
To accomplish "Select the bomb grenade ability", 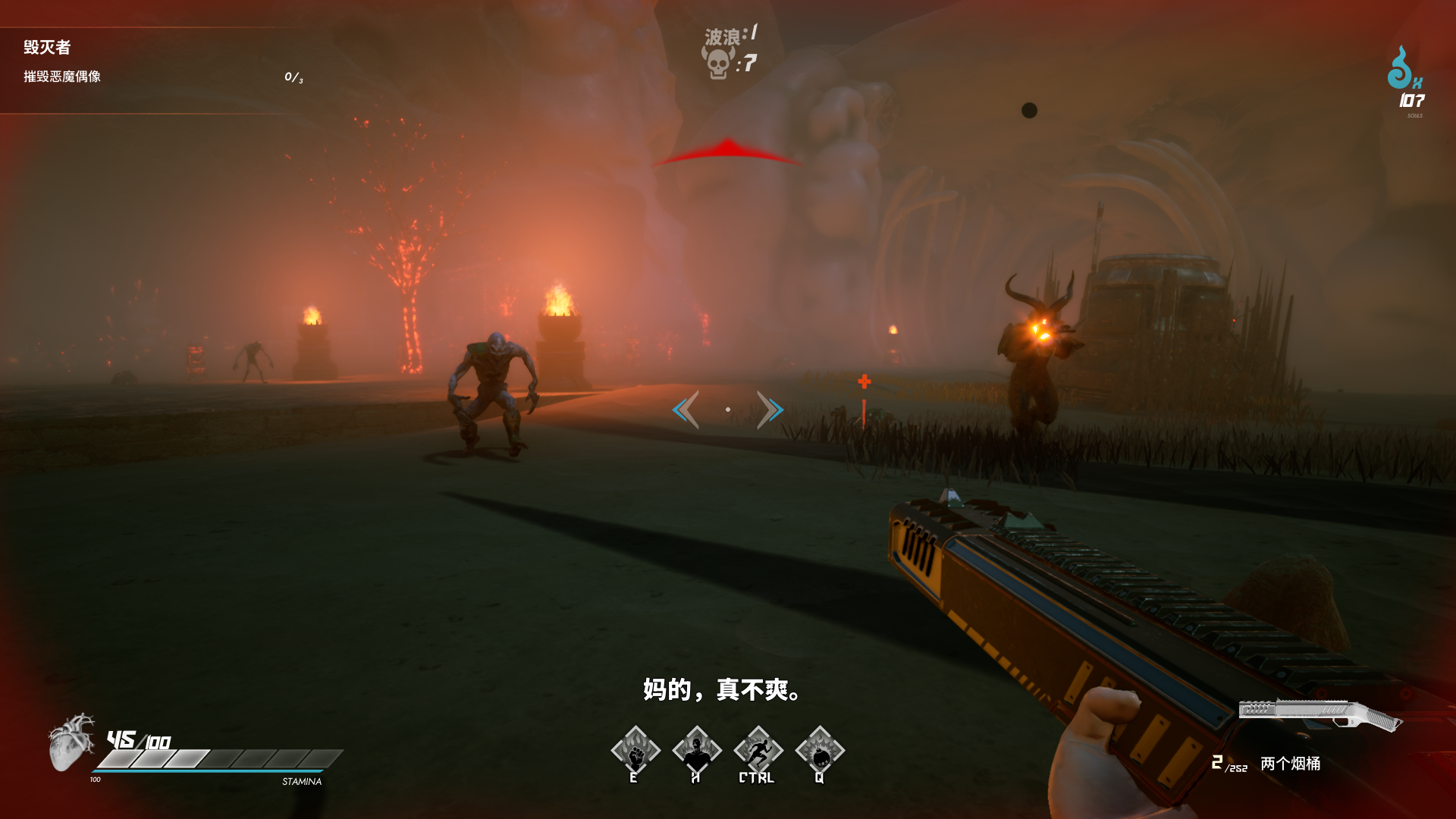I will [x=820, y=751].
